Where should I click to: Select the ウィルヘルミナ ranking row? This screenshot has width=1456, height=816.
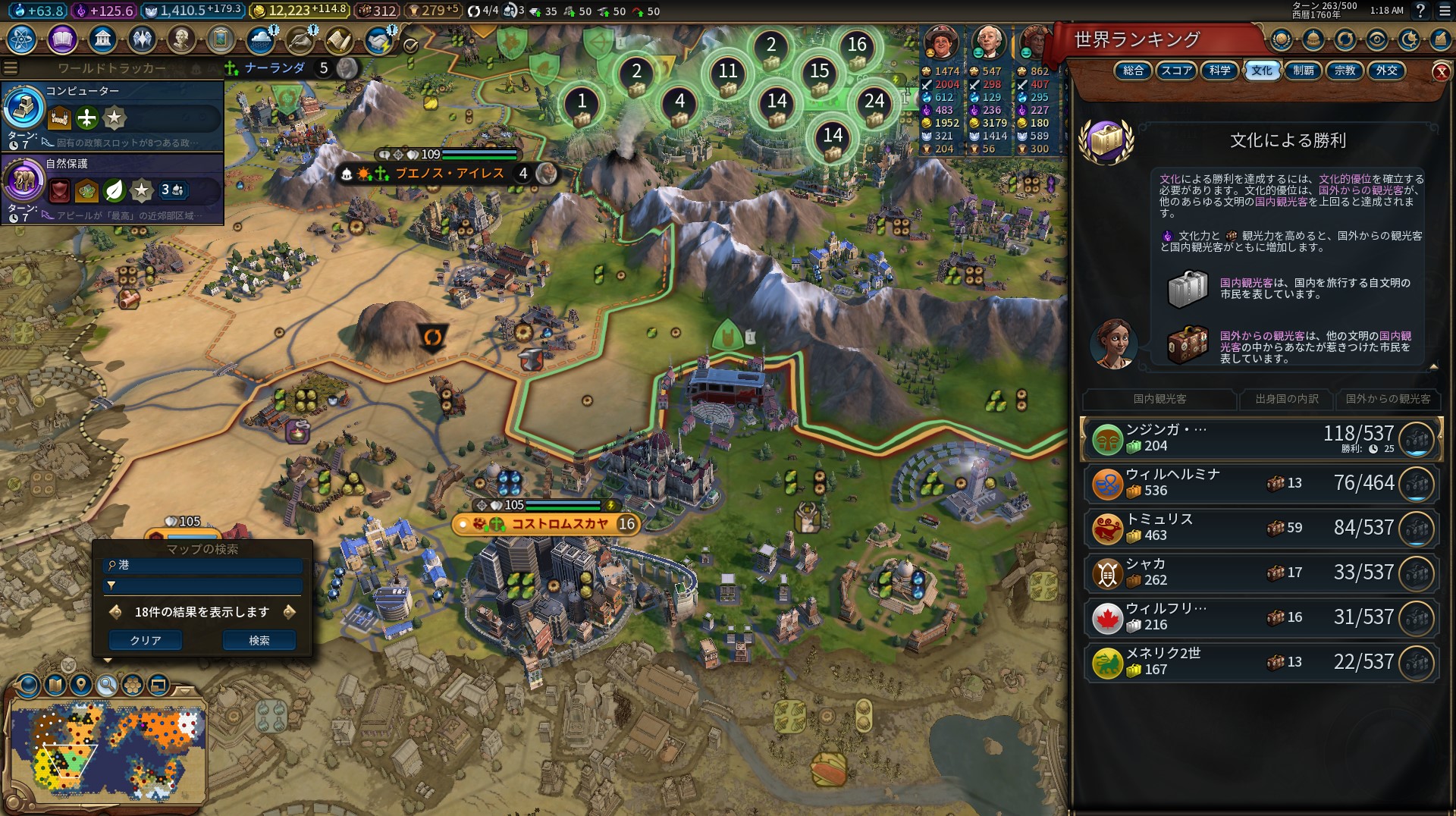coord(1260,483)
